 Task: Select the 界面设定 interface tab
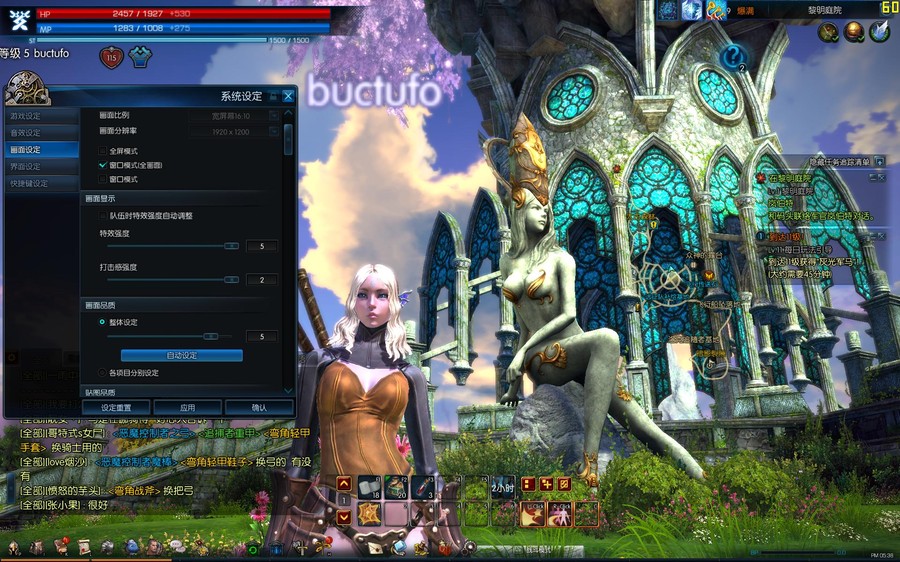coord(27,166)
